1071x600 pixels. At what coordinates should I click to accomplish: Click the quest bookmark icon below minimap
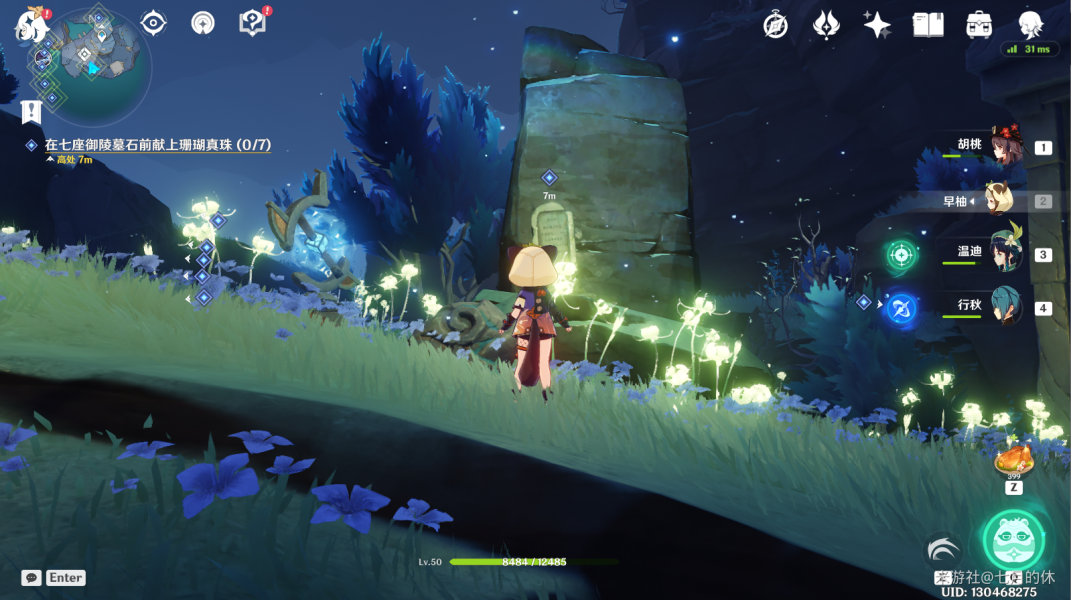tap(31, 111)
